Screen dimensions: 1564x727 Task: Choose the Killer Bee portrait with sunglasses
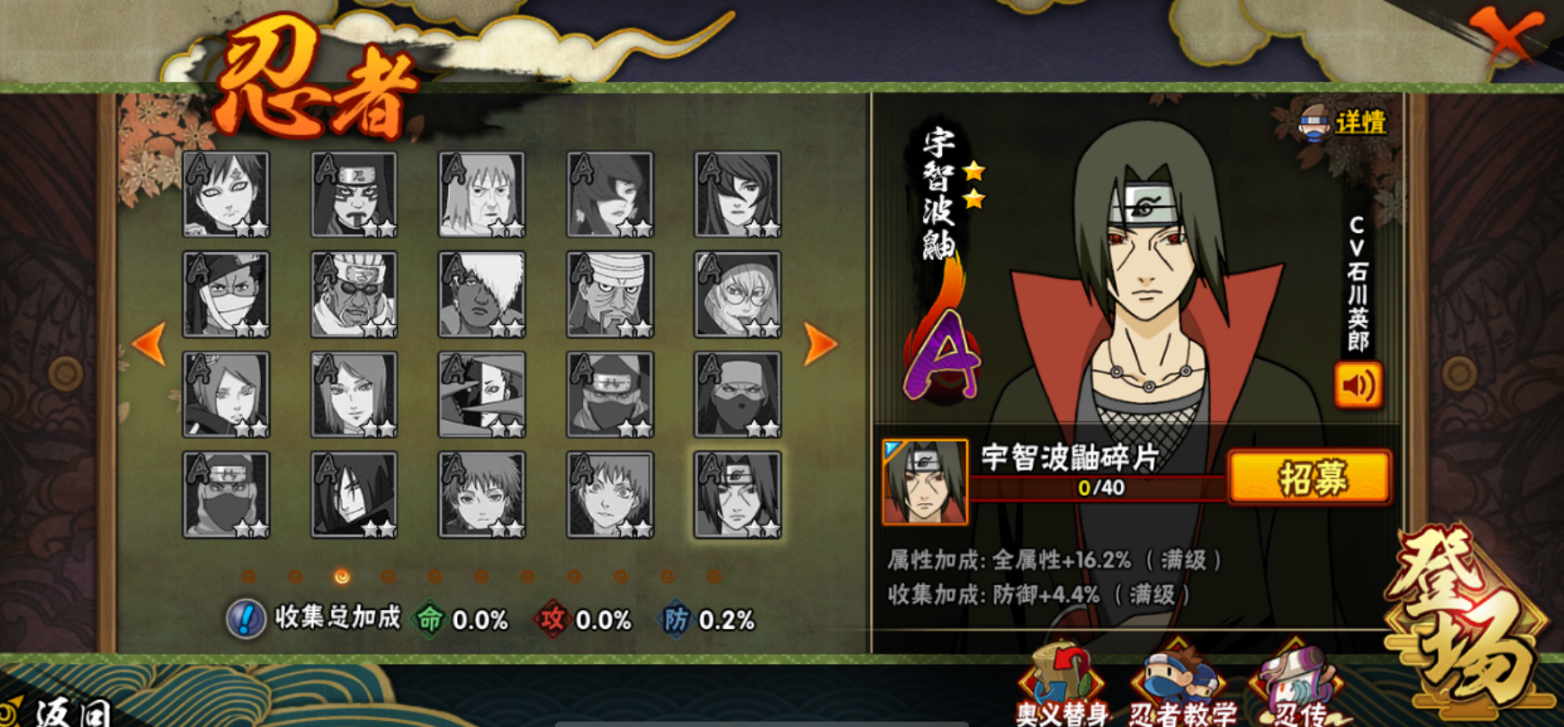[354, 294]
